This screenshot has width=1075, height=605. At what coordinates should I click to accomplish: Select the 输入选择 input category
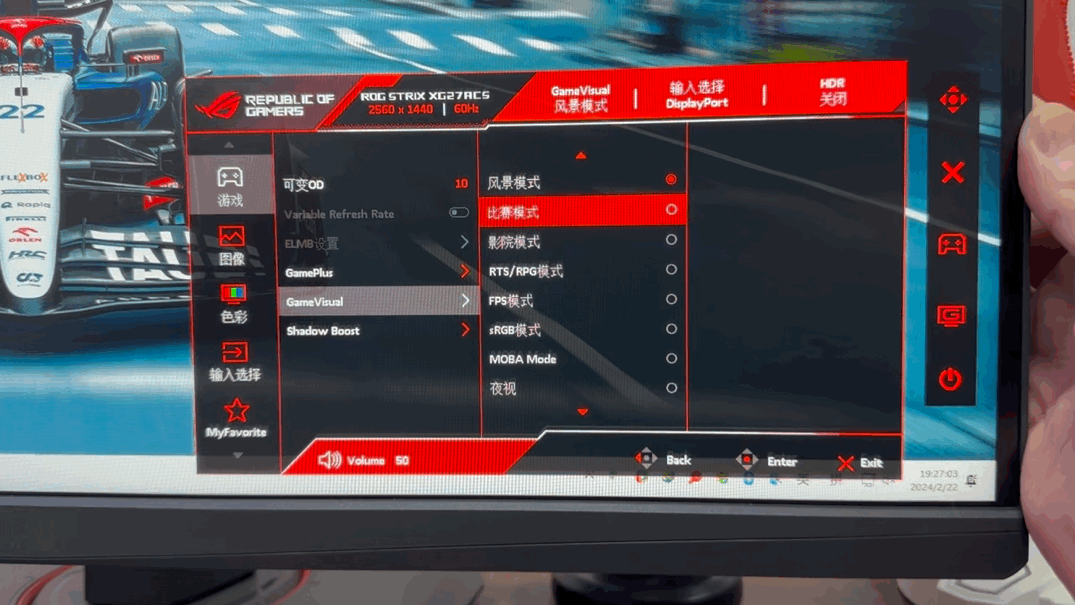tap(234, 361)
